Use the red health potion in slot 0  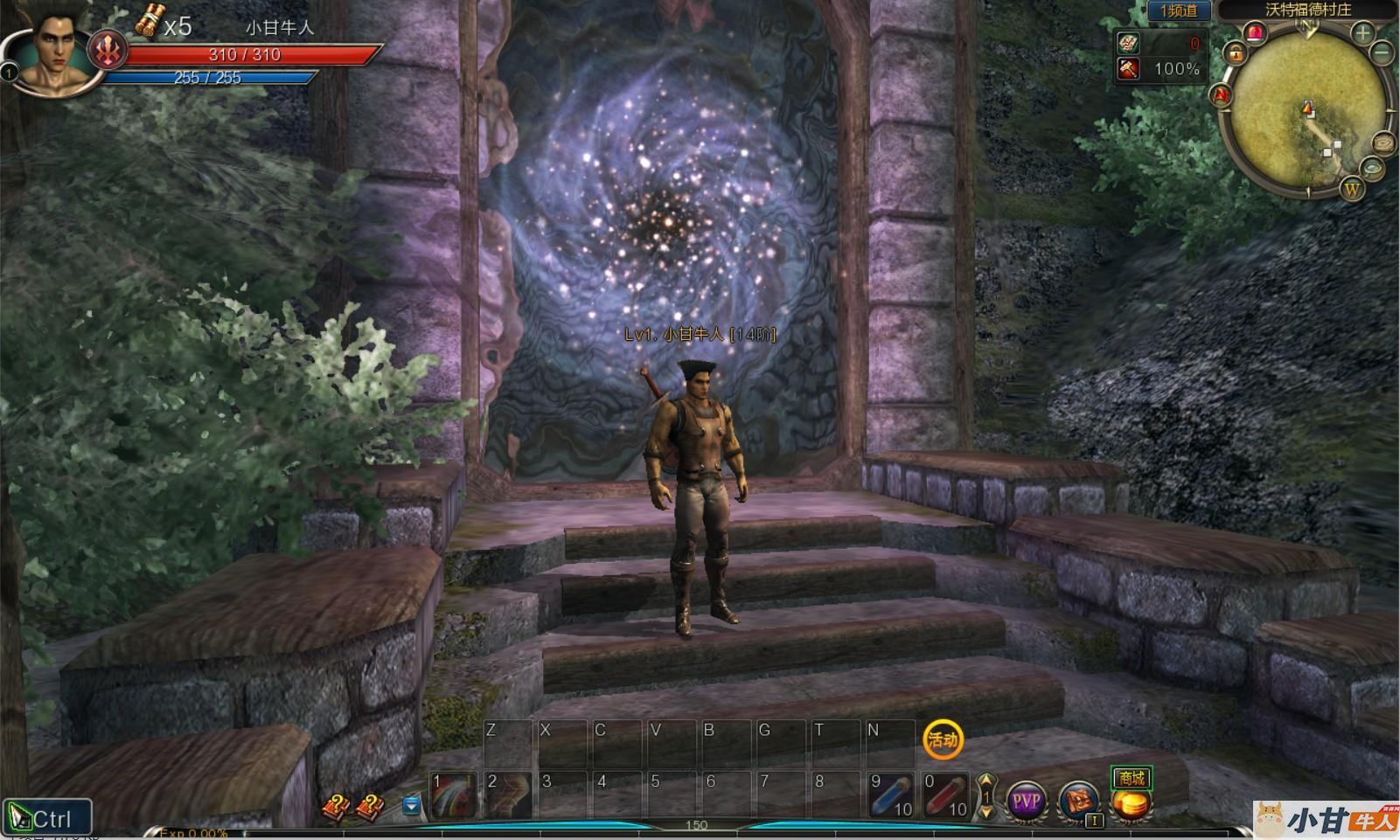point(946,795)
